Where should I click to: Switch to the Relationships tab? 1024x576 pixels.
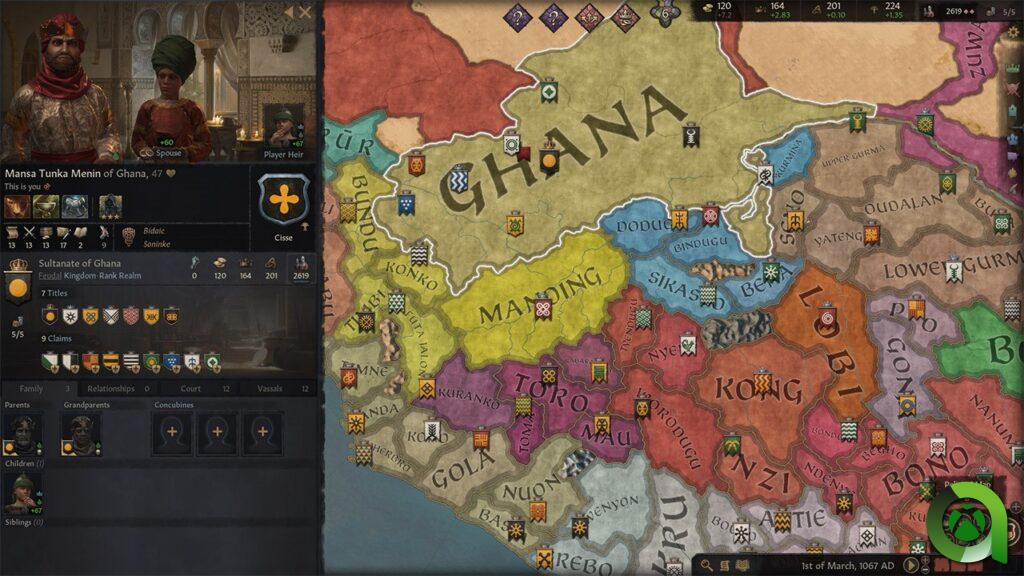click(x=118, y=388)
